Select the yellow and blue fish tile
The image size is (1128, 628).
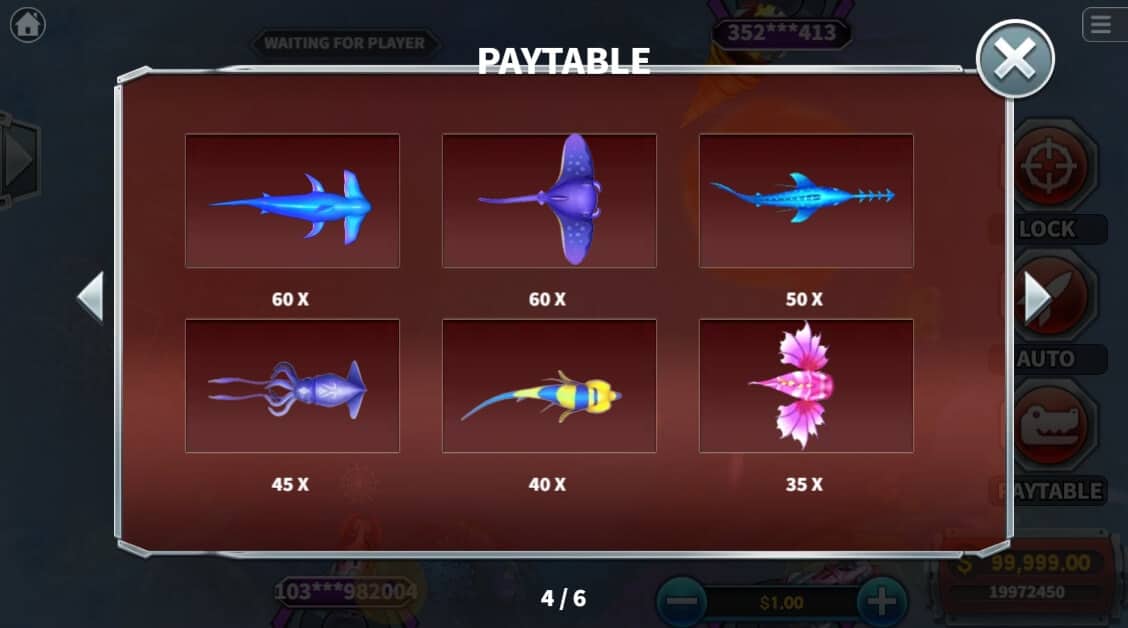click(x=549, y=386)
